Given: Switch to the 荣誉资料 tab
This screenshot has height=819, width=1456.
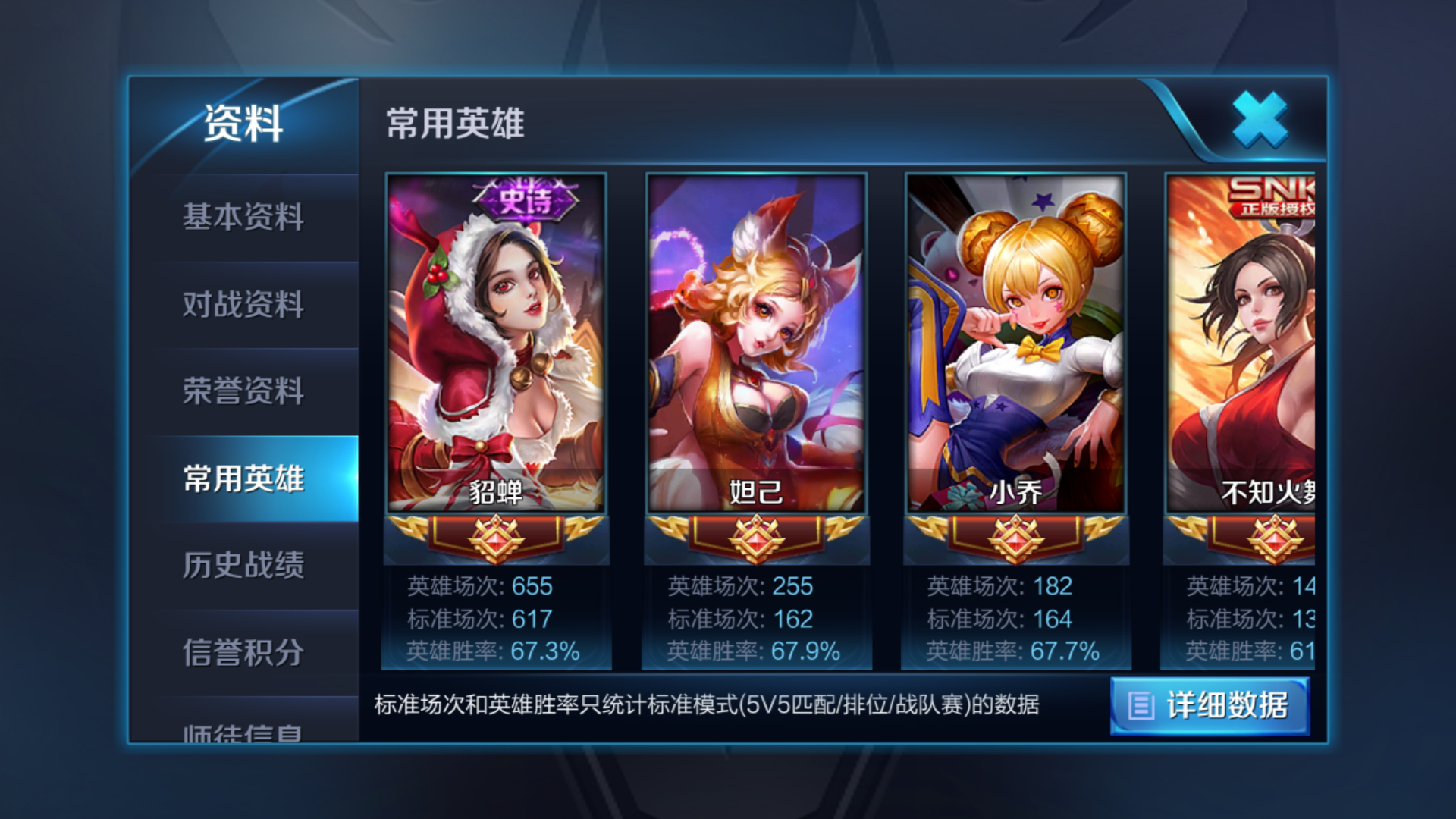Looking at the screenshot, I should pos(243,392).
